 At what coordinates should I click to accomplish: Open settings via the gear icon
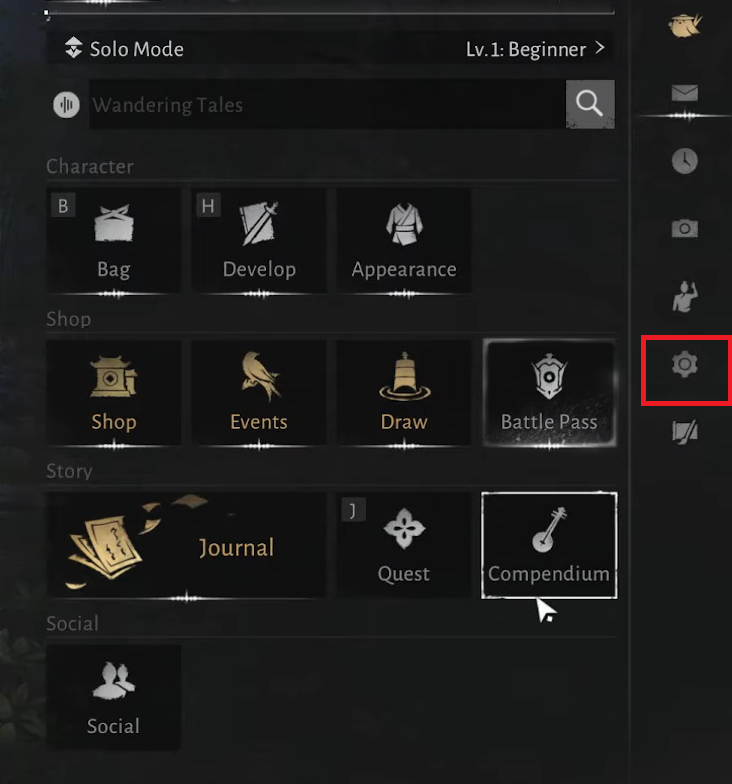pyautogui.click(x=685, y=365)
